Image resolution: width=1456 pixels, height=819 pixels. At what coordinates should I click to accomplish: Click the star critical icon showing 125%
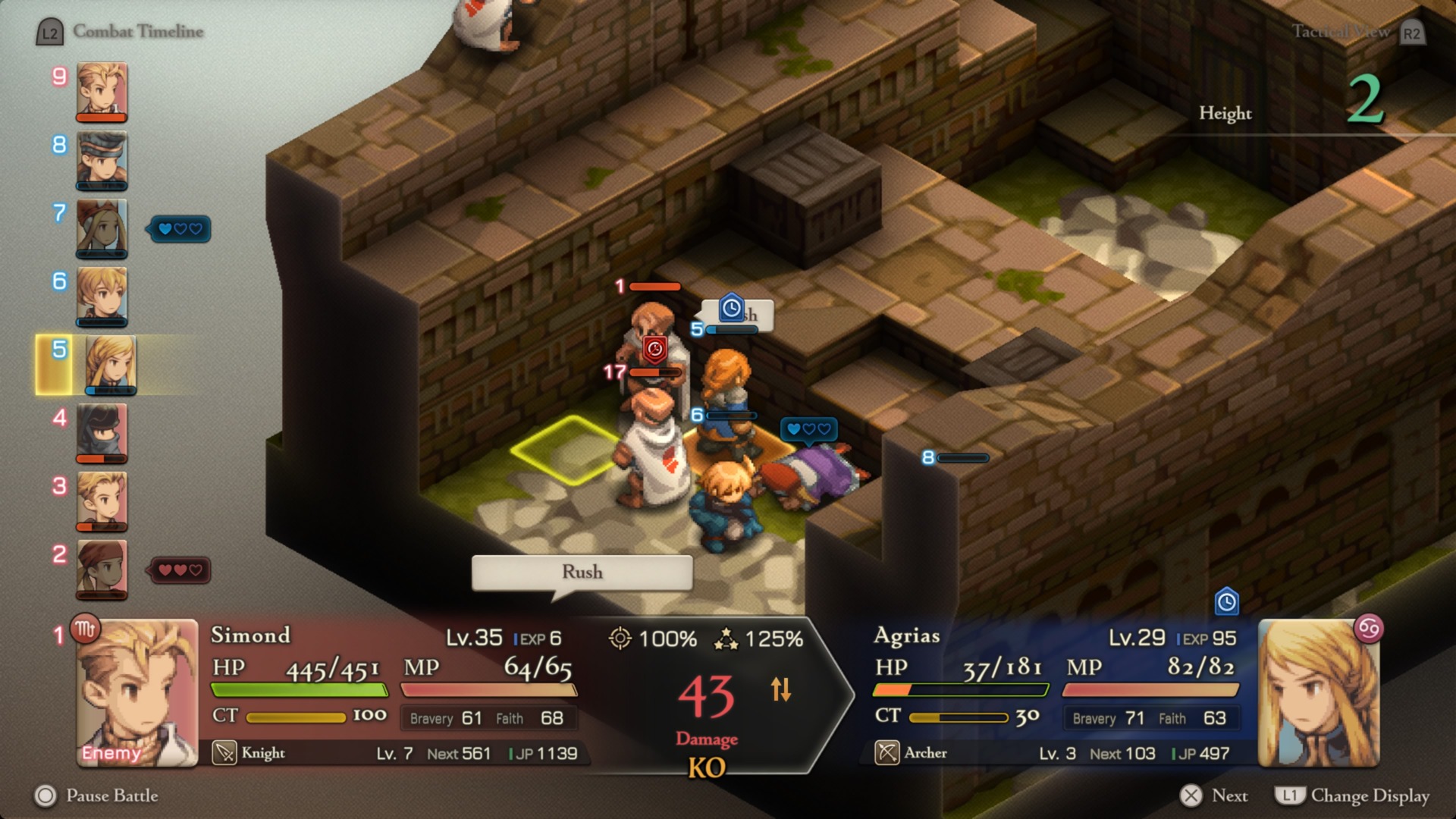(726, 639)
